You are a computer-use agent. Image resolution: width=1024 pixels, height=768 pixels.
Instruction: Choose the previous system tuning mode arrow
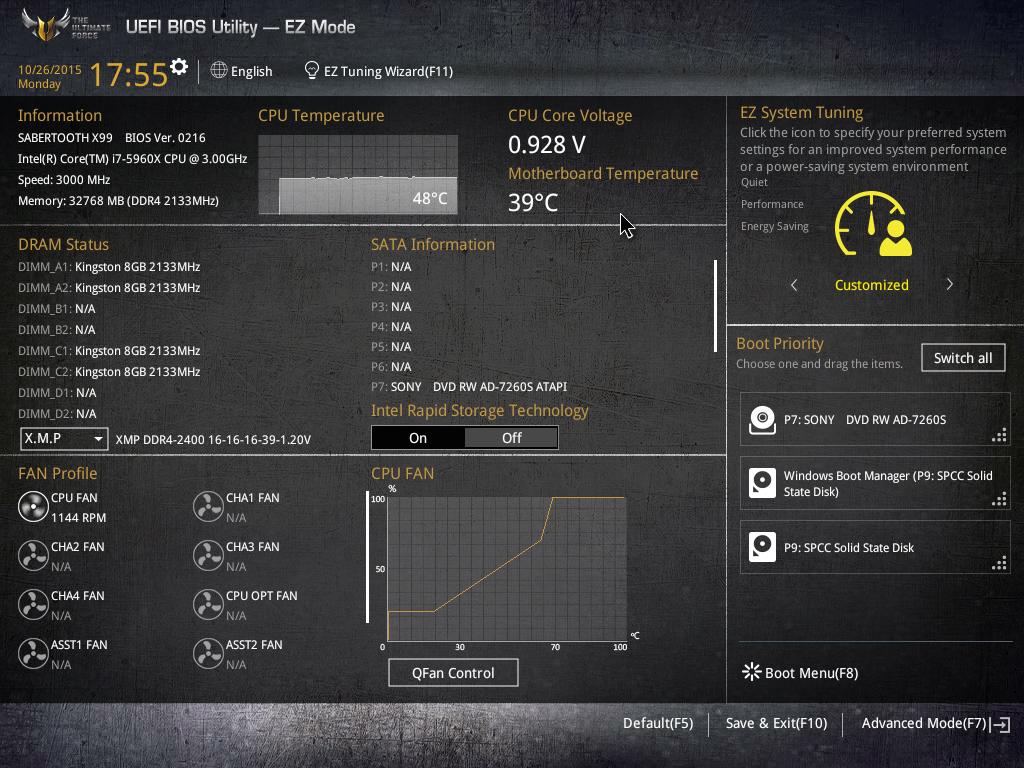tap(794, 285)
